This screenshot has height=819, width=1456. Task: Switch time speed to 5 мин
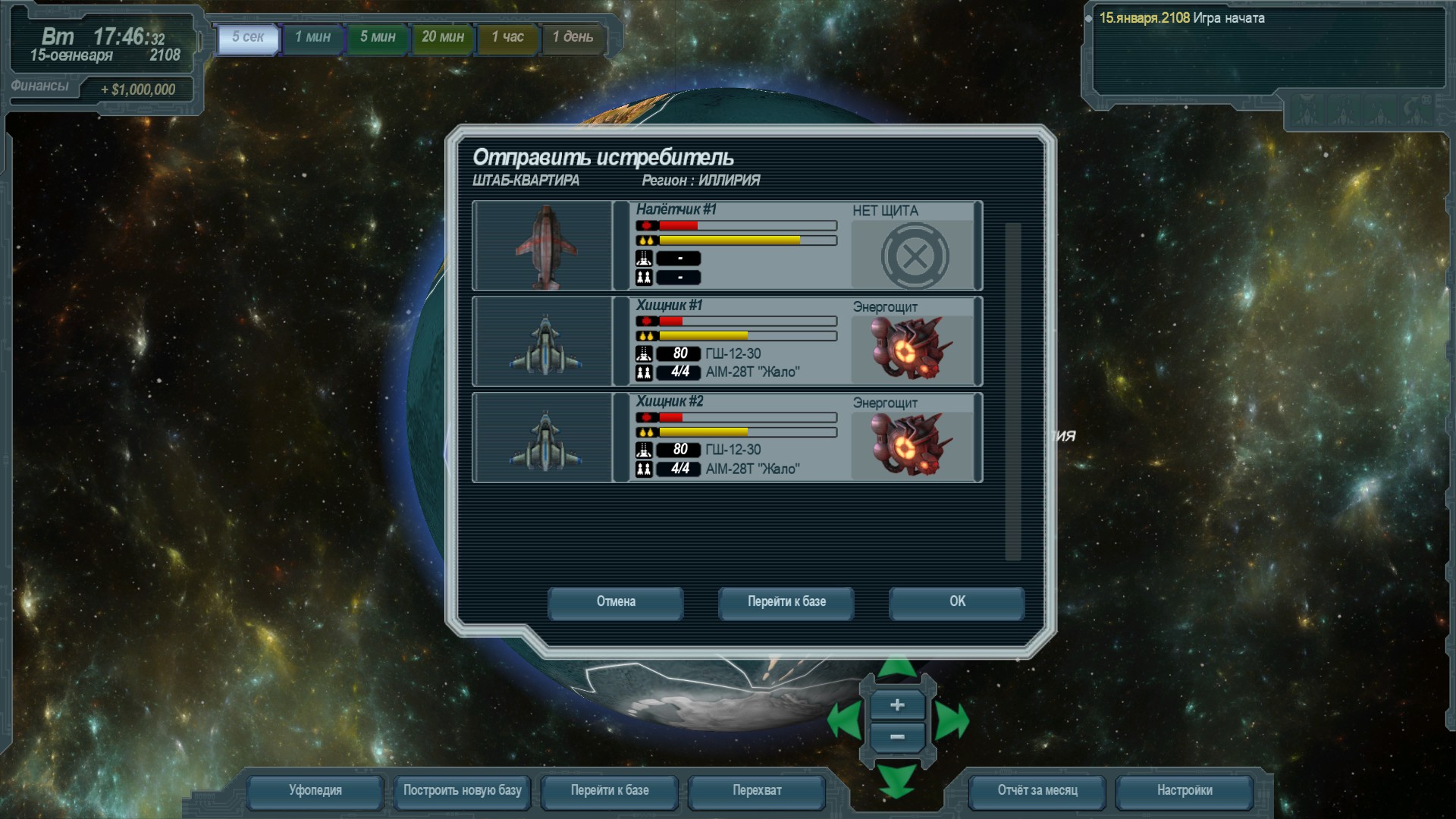378,38
